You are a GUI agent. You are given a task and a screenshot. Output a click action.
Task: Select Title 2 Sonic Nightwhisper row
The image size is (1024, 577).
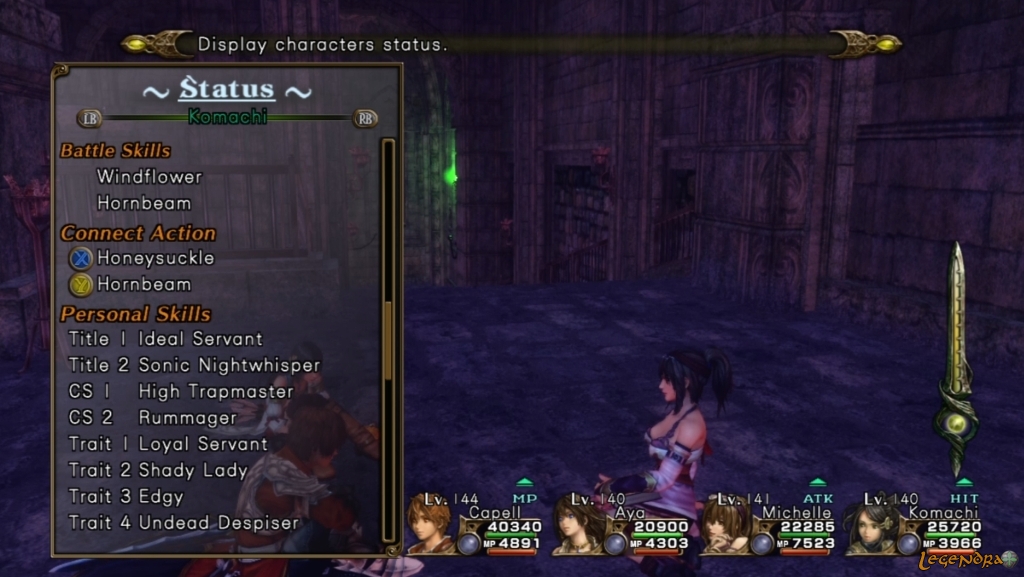coord(194,365)
